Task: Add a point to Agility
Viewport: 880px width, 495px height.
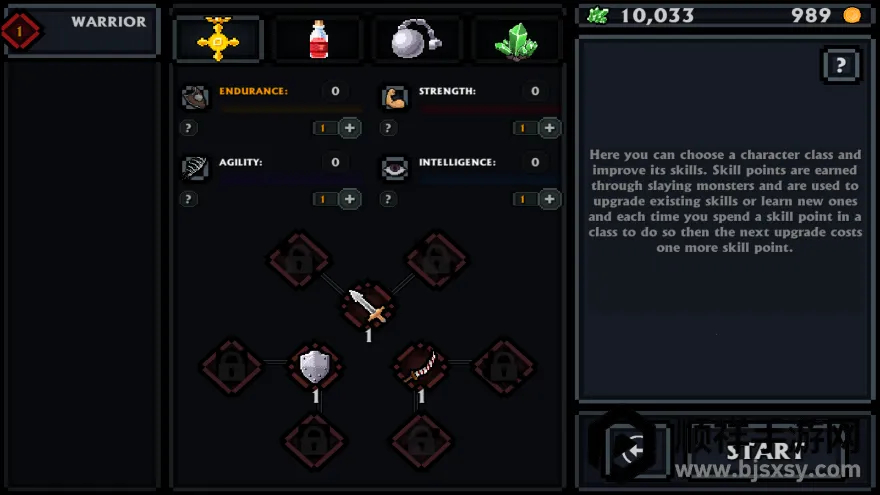Action: [349, 199]
